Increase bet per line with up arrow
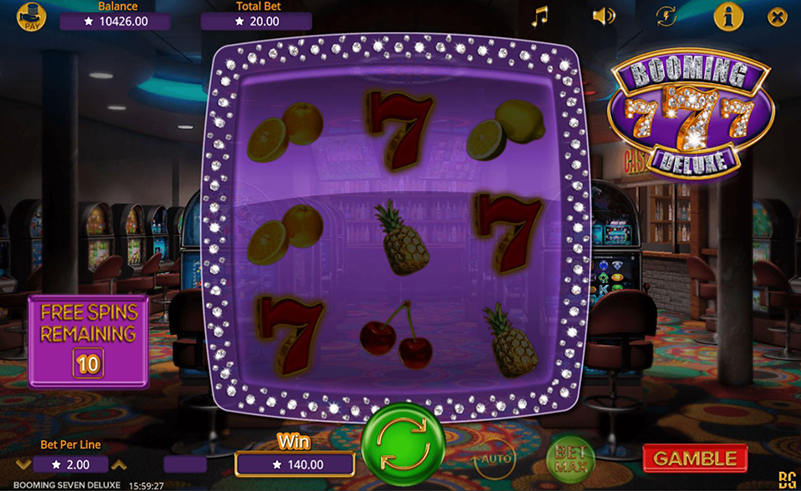 pyautogui.click(x=119, y=464)
